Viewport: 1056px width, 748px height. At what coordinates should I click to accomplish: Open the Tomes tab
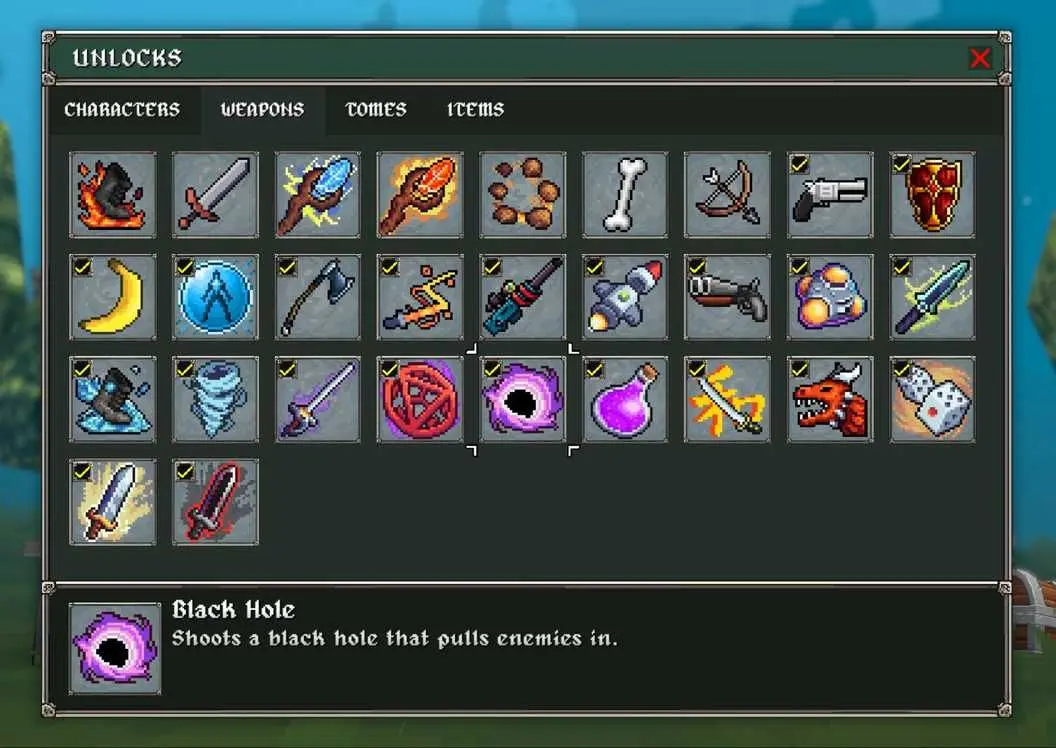click(x=376, y=110)
